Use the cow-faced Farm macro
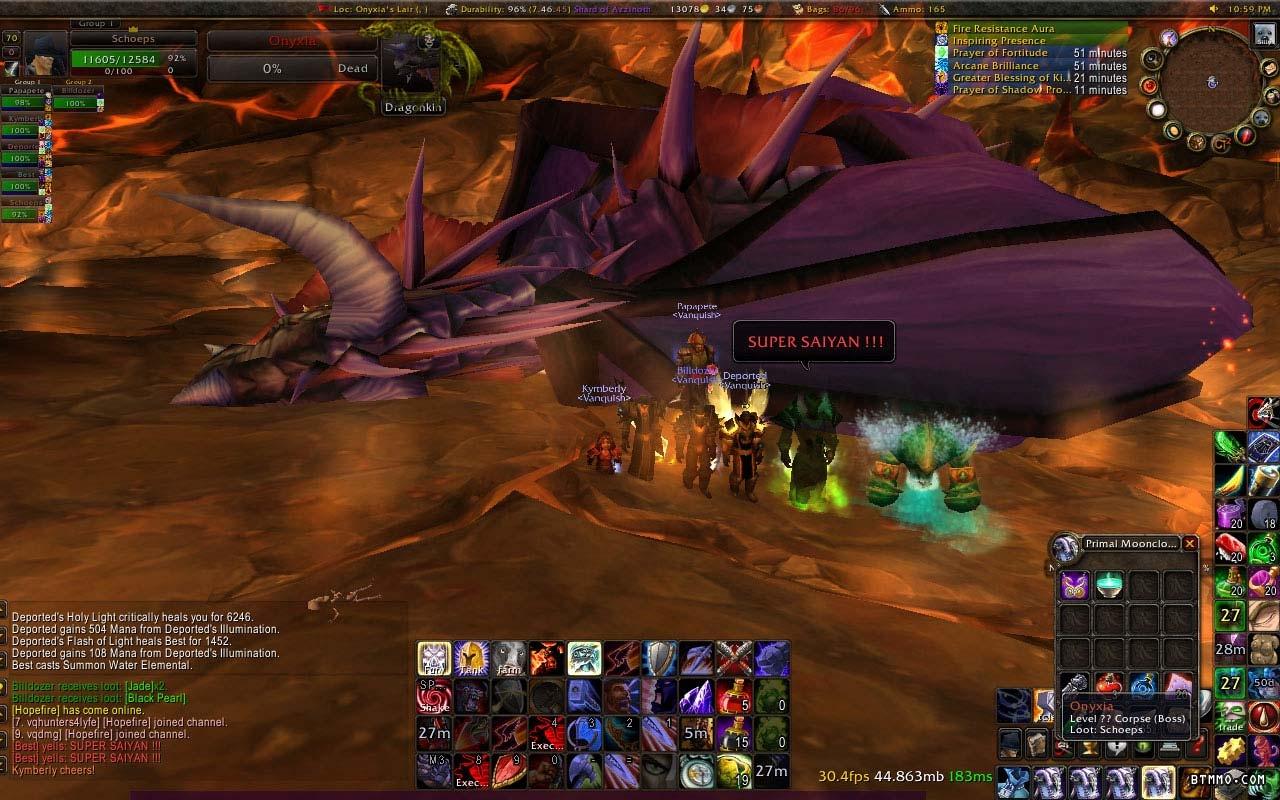The height and width of the screenshot is (800, 1280). [x=508, y=658]
